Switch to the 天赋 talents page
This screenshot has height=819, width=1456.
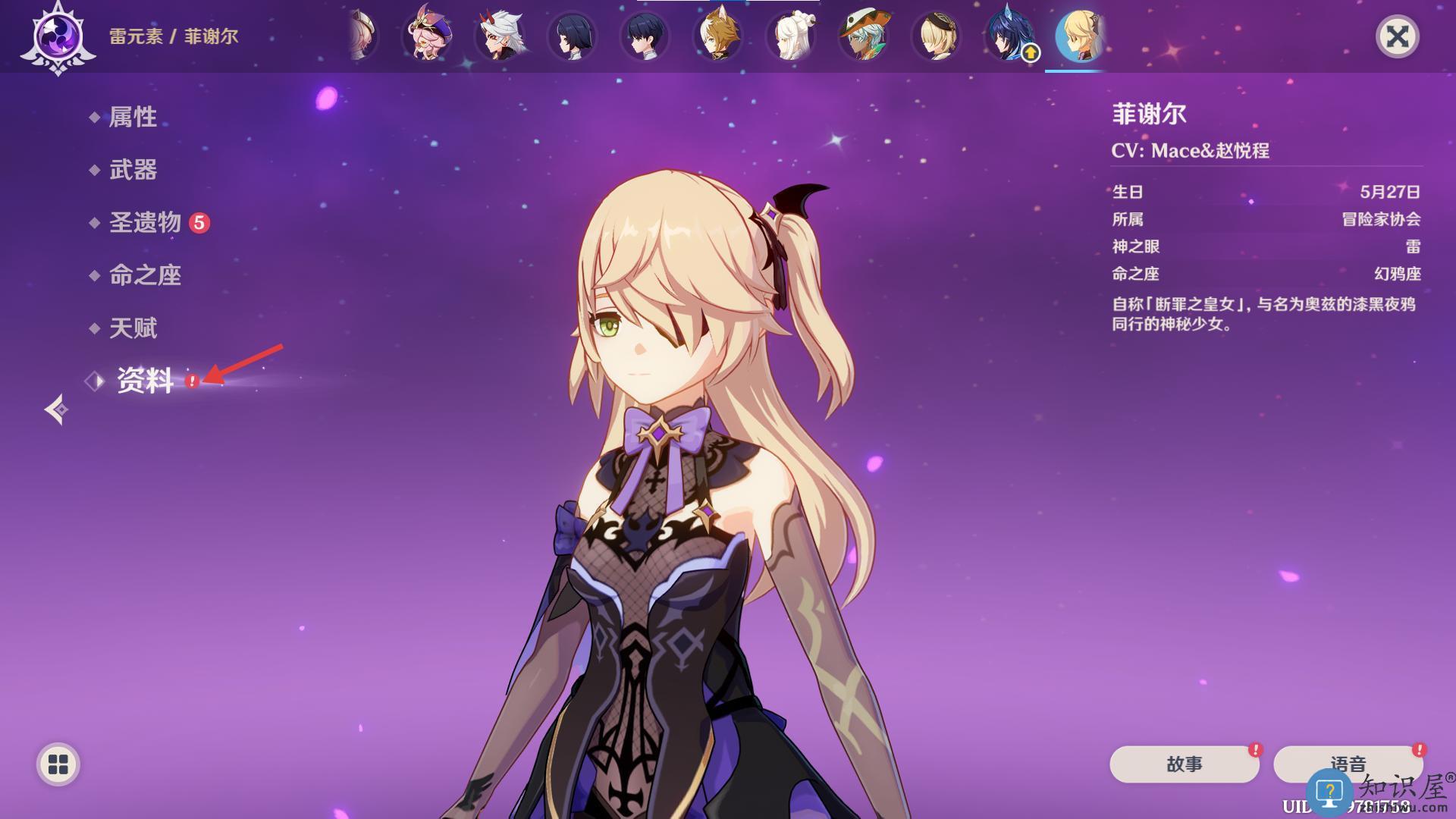coord(133,328)
